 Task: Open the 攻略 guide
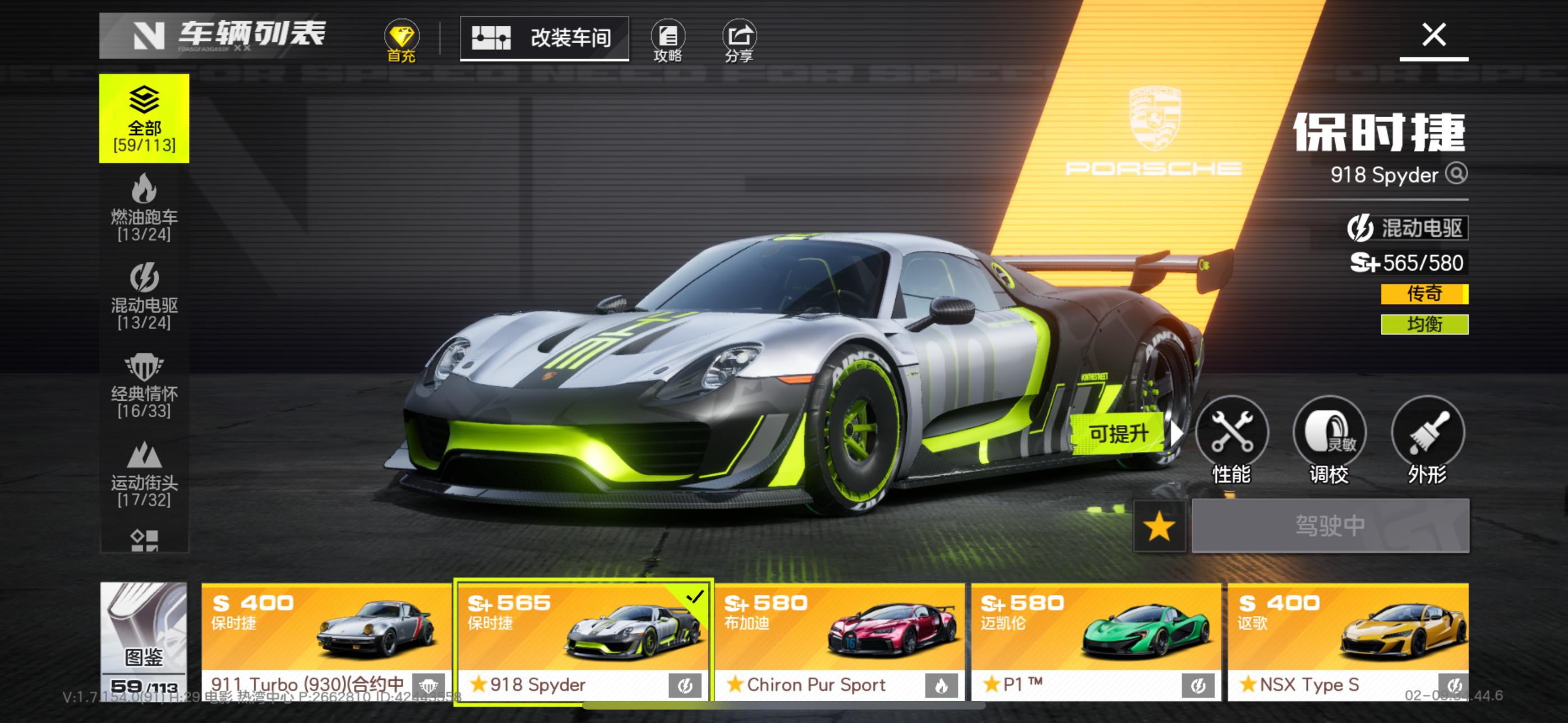[x=668, y=41]
